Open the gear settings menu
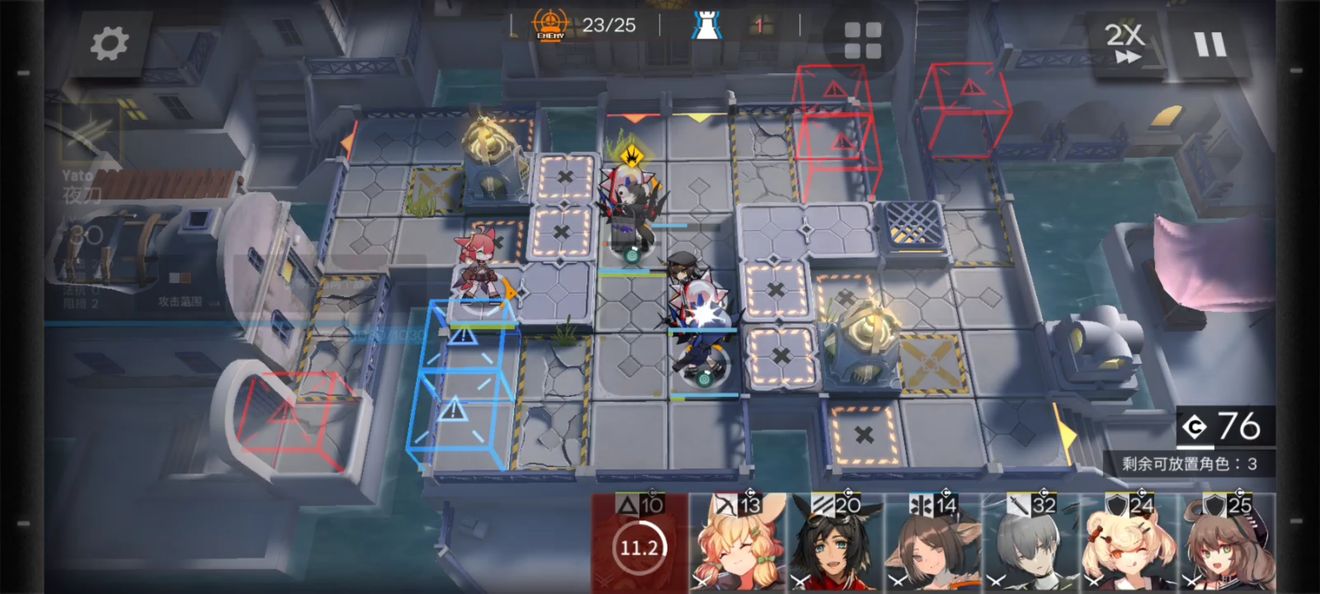 [108, 43]
